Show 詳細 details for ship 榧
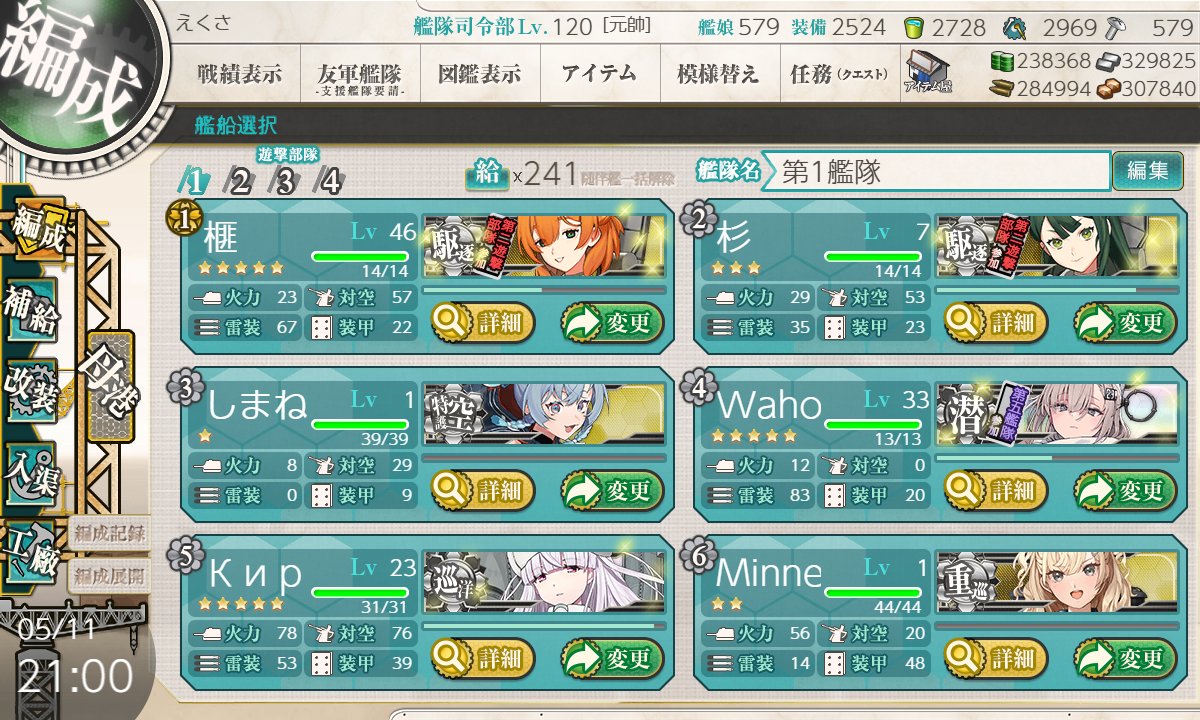The height and width of the screenshot is (720, 1200). tap(483, 323)
